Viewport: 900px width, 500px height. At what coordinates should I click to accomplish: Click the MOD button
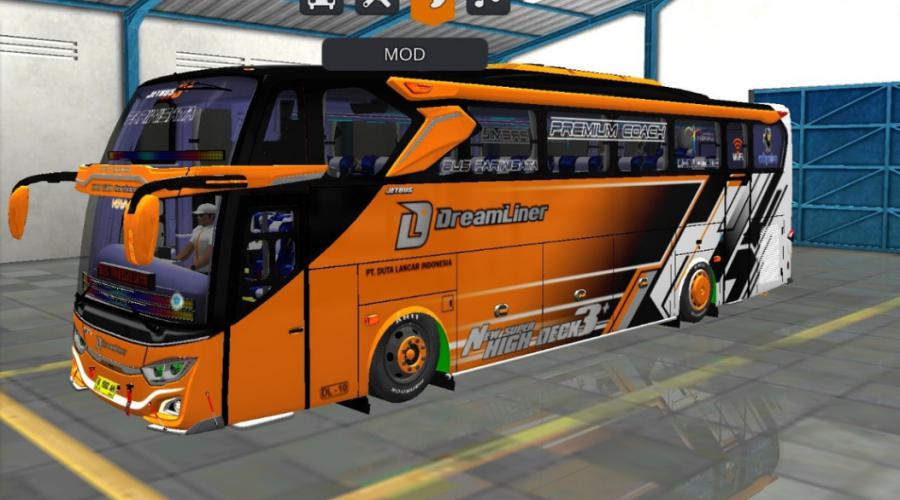[x=404, y=54]
